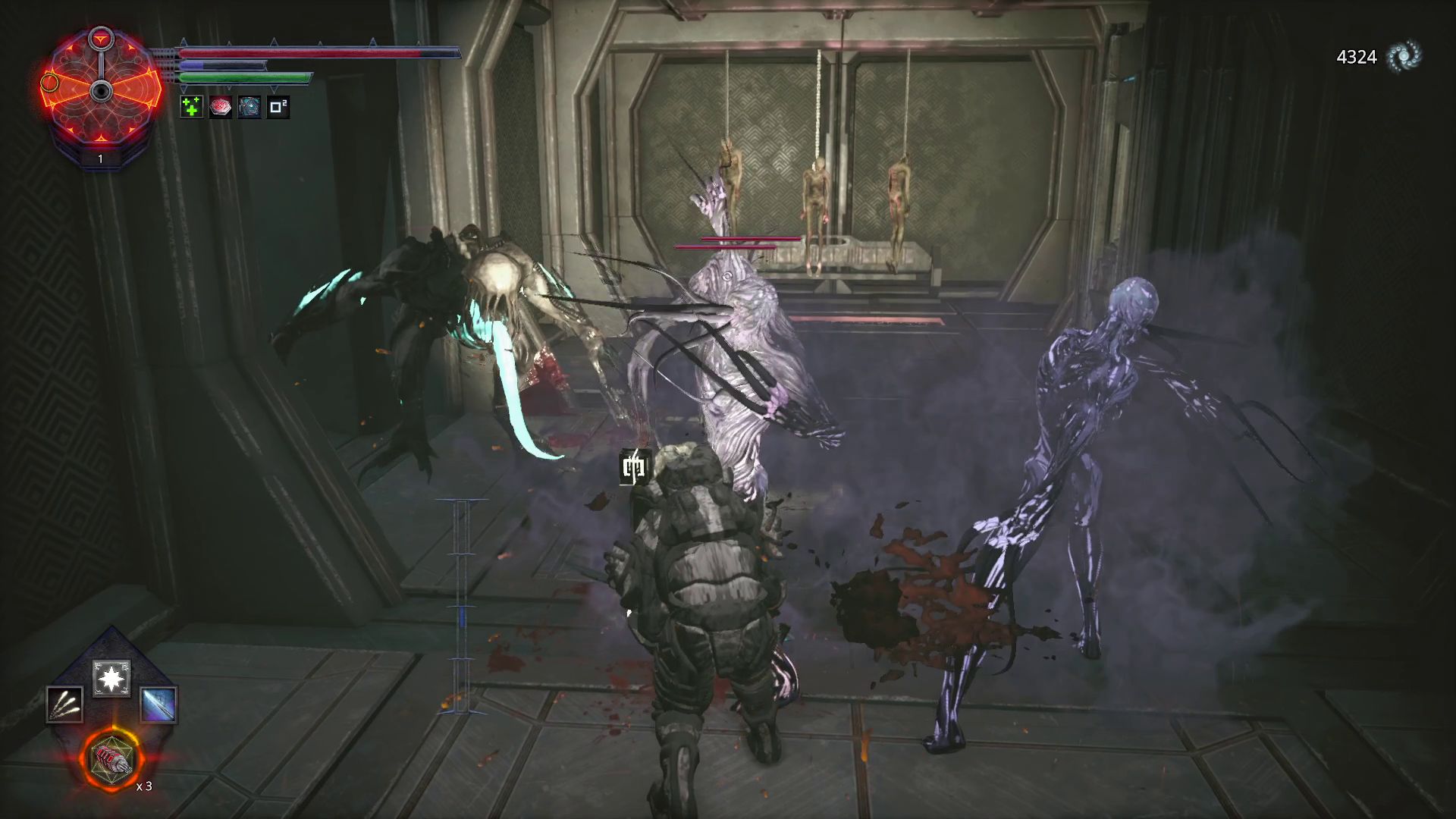The width and height of the screenshot is (1456, 819).
Task: Click the 4324 axion counter text
Action: pos(1357,55)
